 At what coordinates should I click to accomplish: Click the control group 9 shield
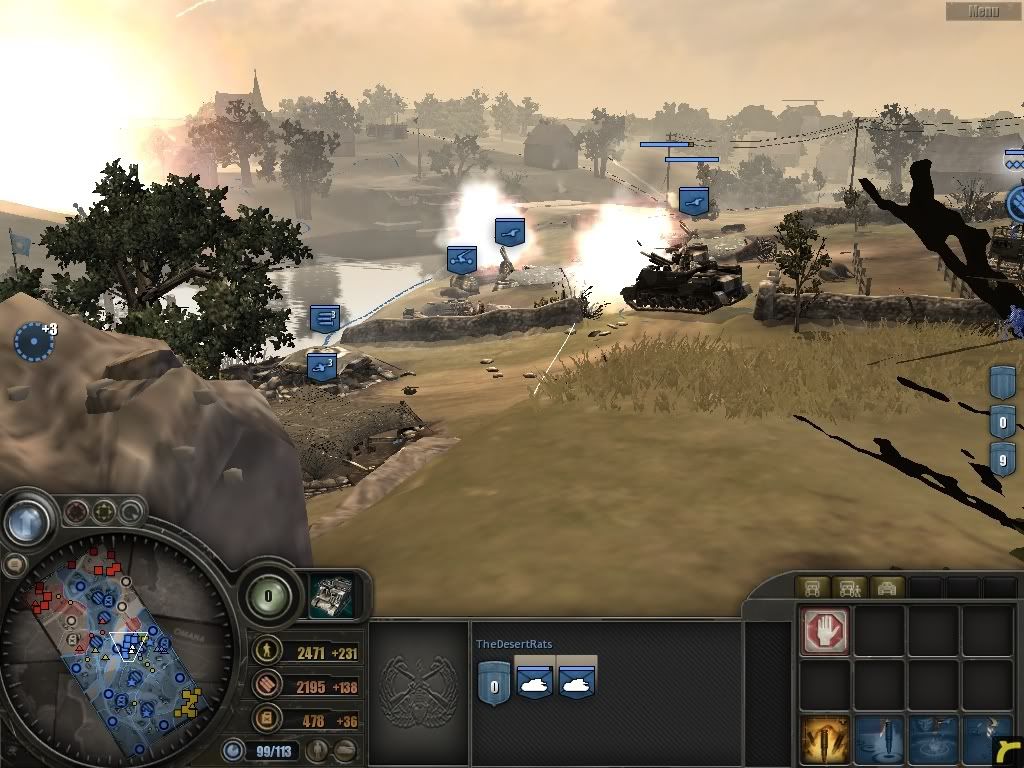pyautogui.click(x=1003, y=459)
